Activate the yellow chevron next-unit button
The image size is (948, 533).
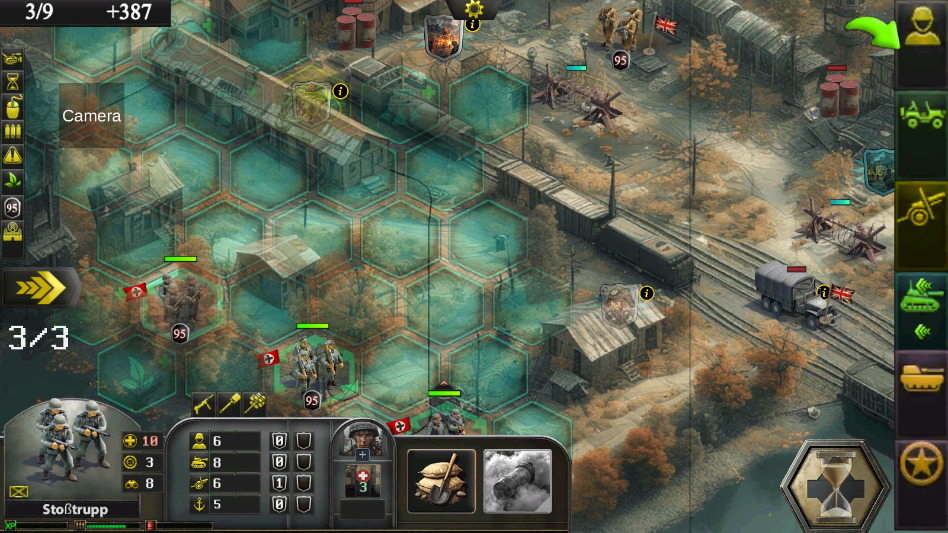40,289
